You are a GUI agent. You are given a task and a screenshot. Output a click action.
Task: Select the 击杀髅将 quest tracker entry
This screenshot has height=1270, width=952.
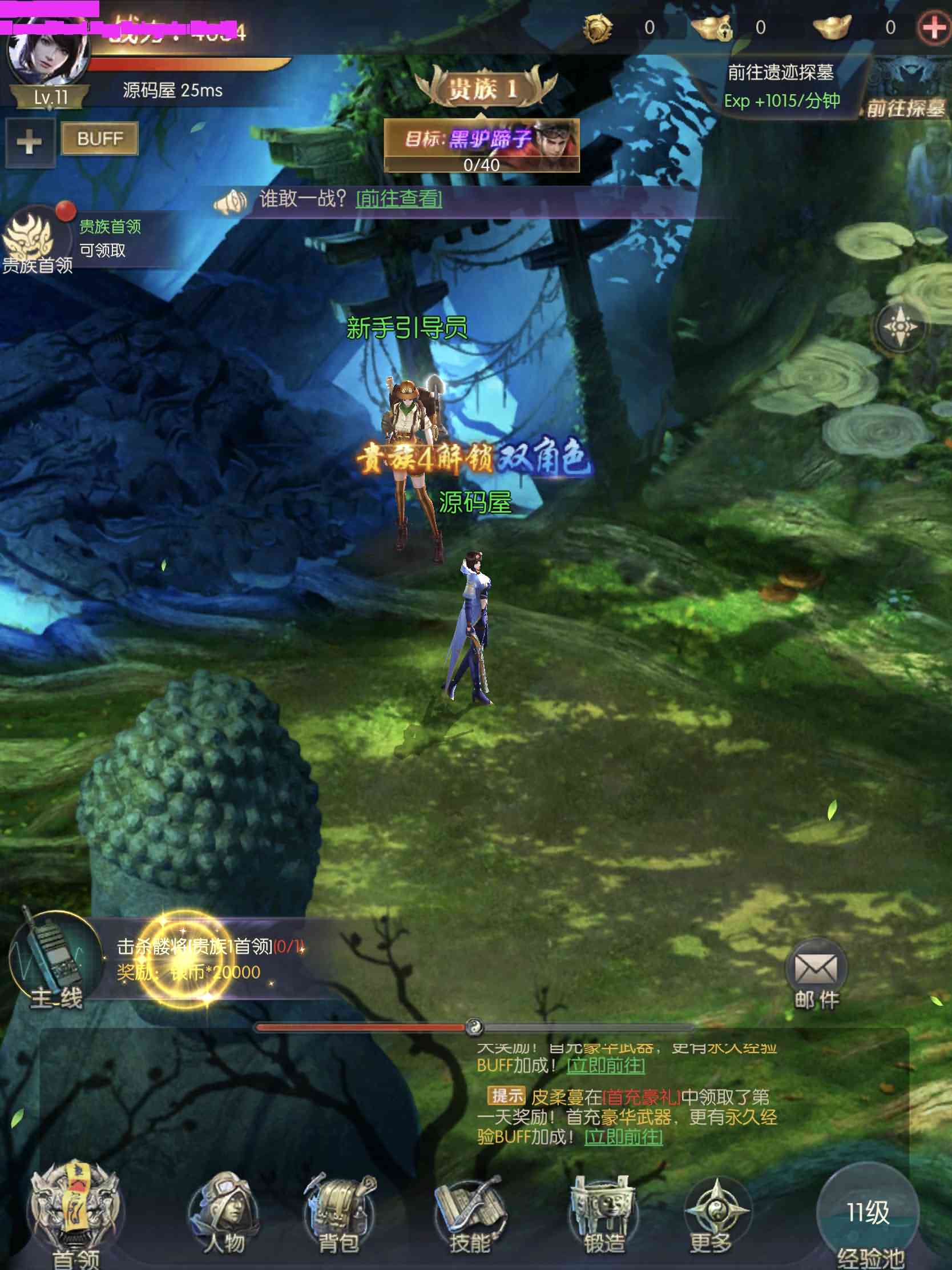tap(211, 959)
